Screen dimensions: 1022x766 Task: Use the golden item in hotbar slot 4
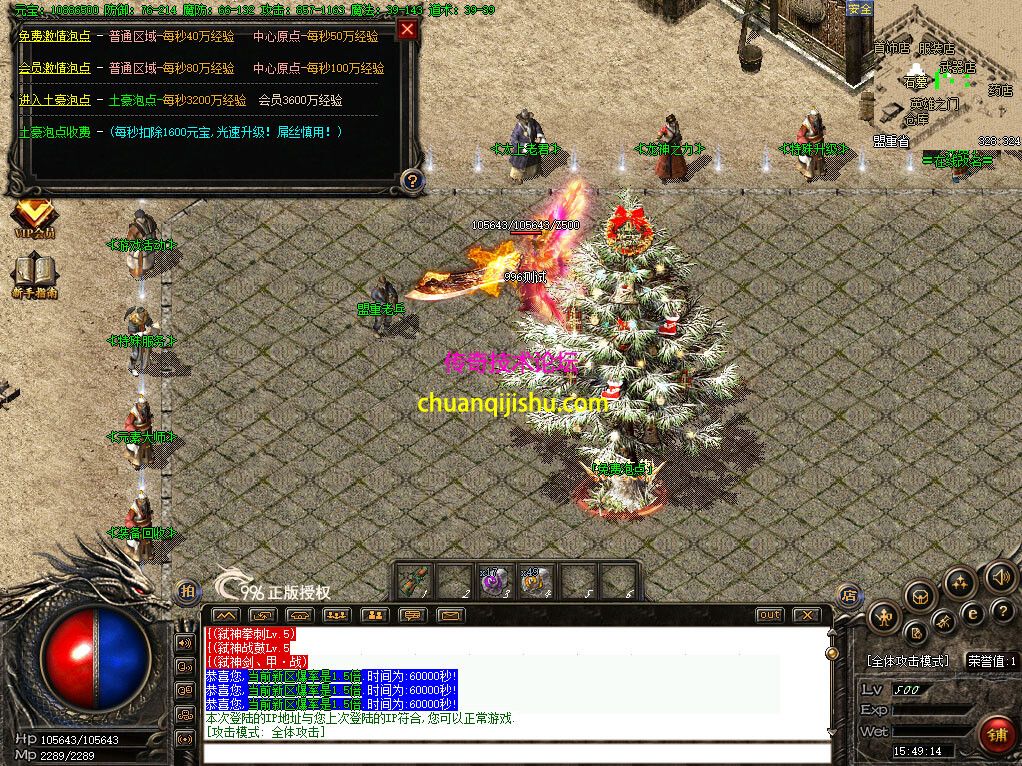tap(532, 581)
